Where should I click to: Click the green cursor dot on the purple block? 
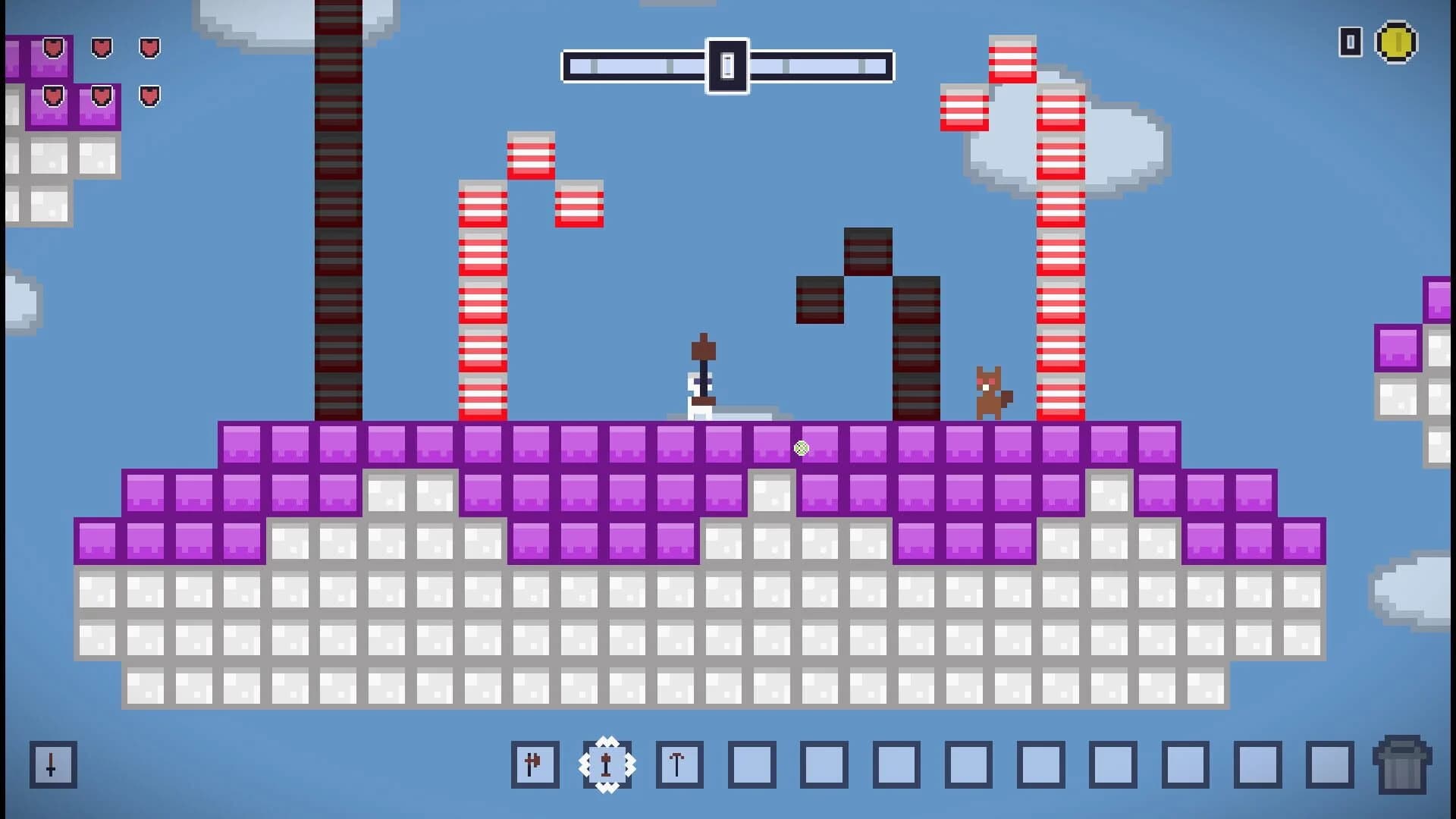[x=802, y=449]
